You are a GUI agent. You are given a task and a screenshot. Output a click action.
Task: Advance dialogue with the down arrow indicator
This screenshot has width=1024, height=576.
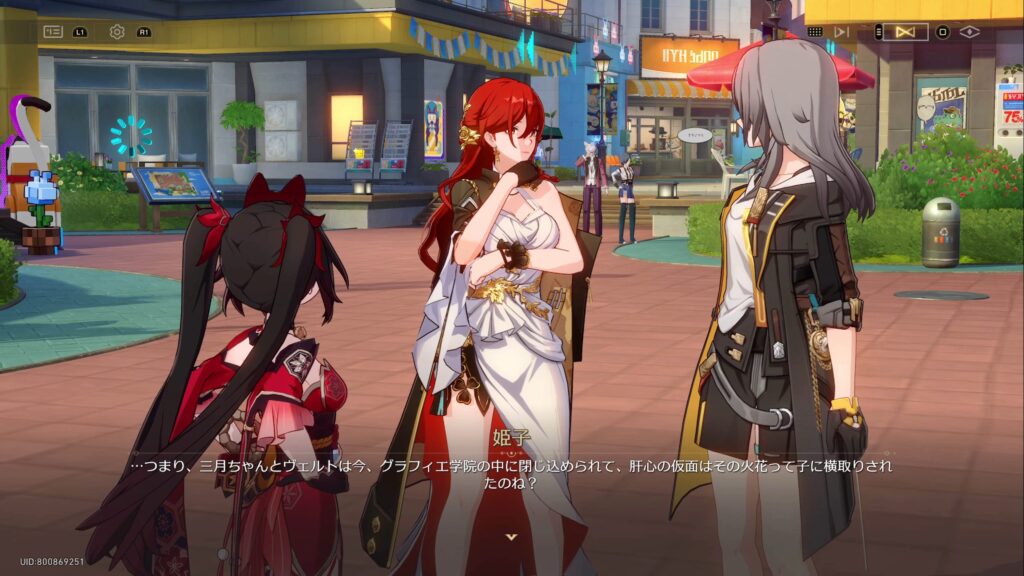point(512,537)
